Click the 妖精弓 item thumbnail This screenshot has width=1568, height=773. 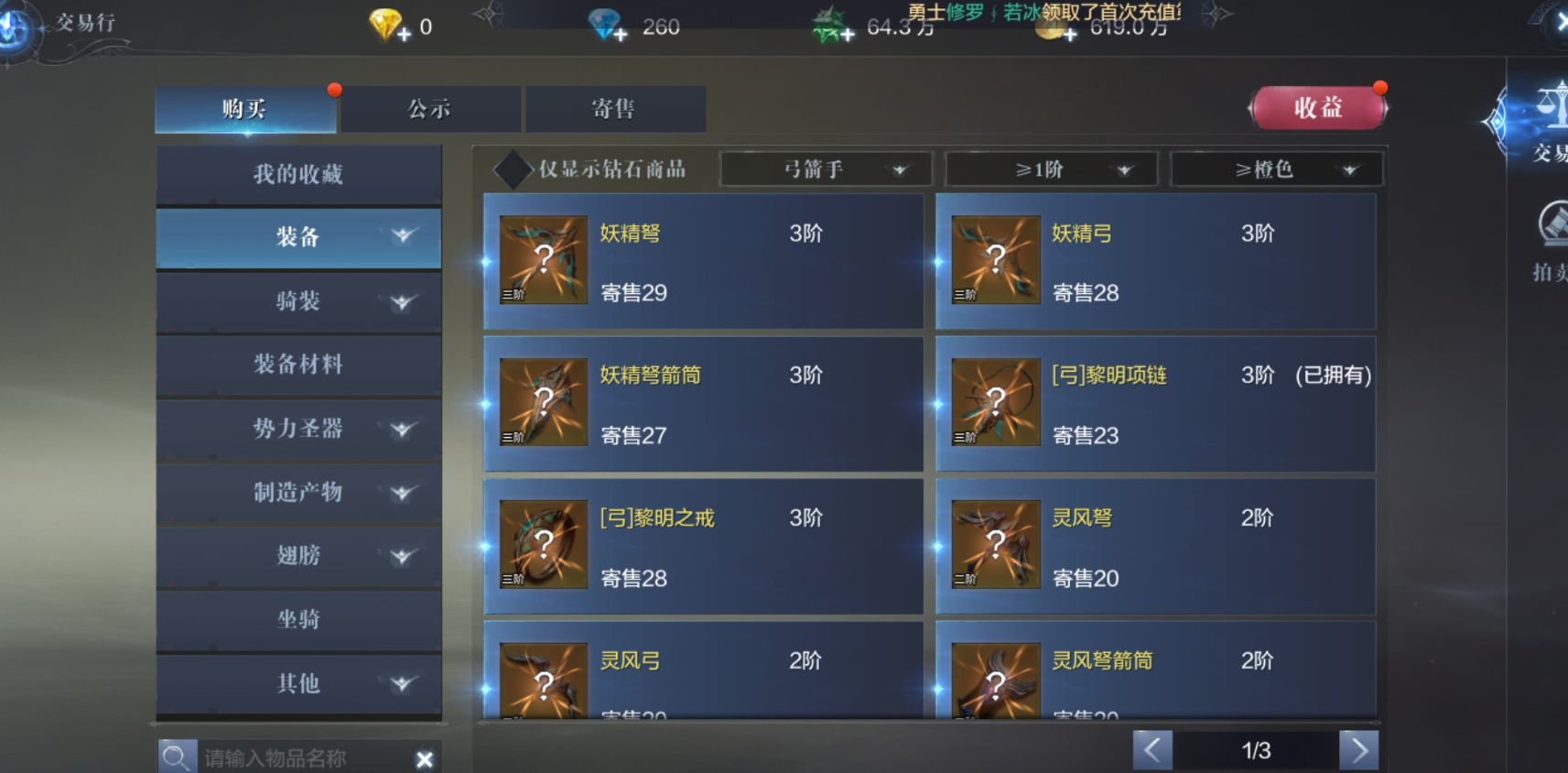[995, 259]
